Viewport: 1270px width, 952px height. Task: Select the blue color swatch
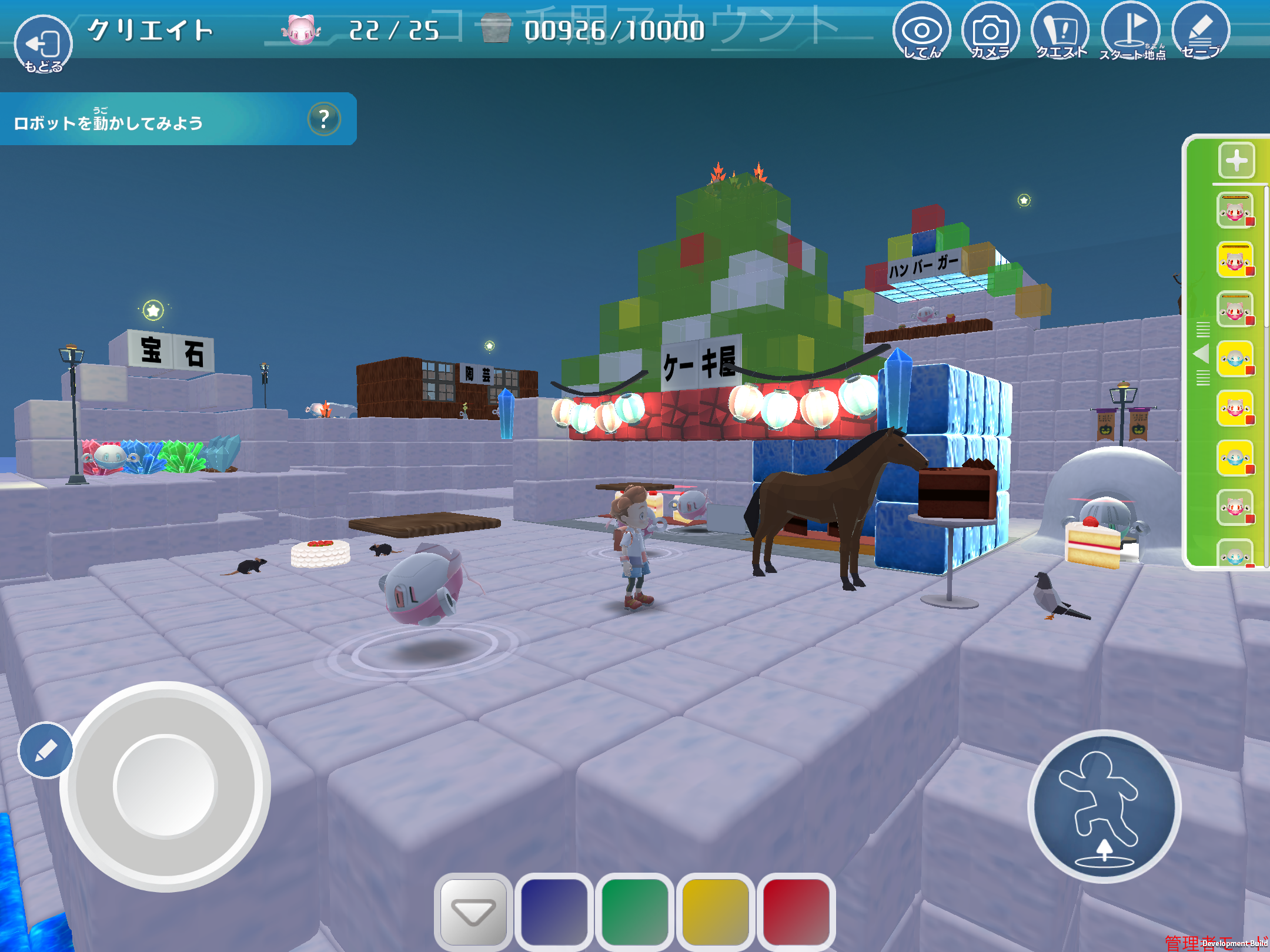(554, 912)
